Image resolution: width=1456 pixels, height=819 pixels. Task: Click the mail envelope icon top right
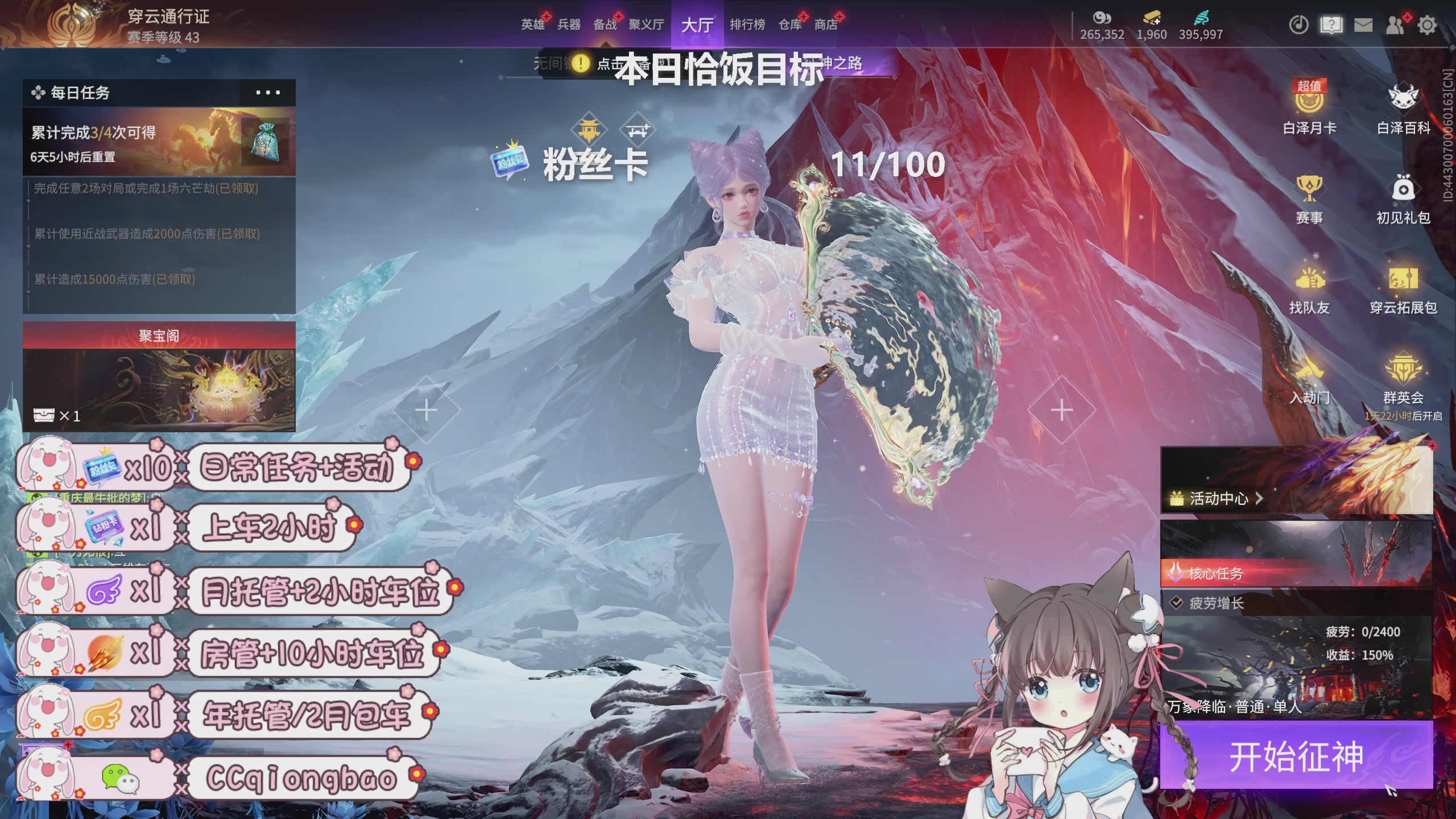pos(1363,25)
